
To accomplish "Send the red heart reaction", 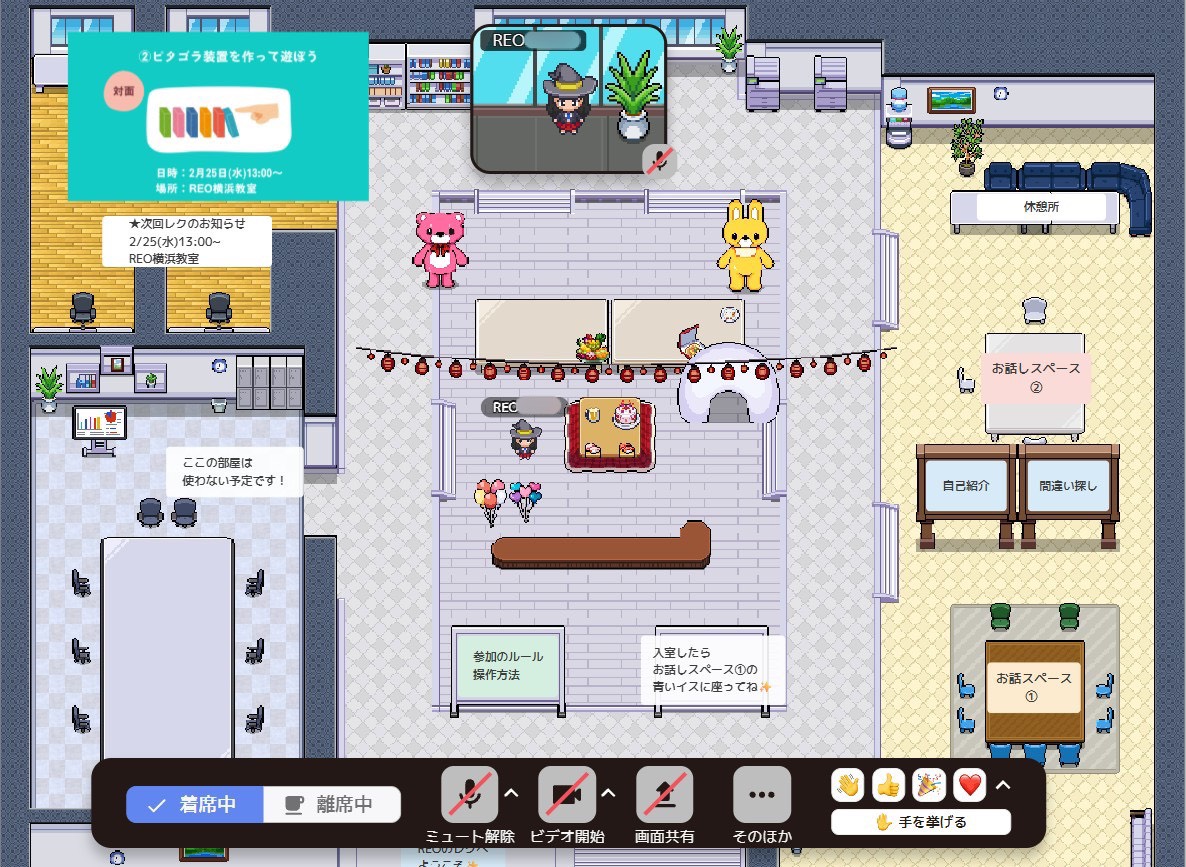I will [x=968, y=786].
